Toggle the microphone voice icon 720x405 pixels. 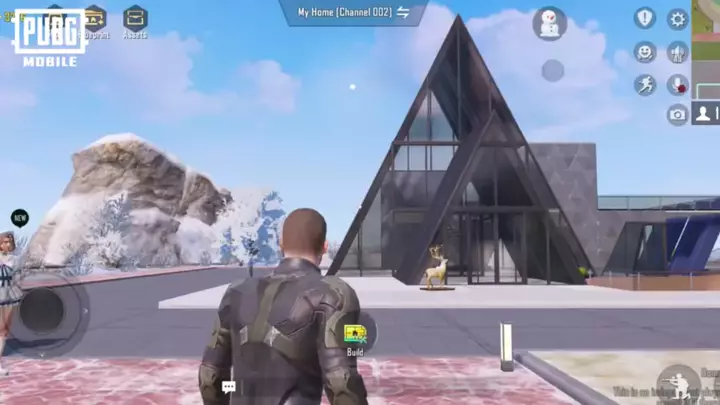click(x=678, y=84)
